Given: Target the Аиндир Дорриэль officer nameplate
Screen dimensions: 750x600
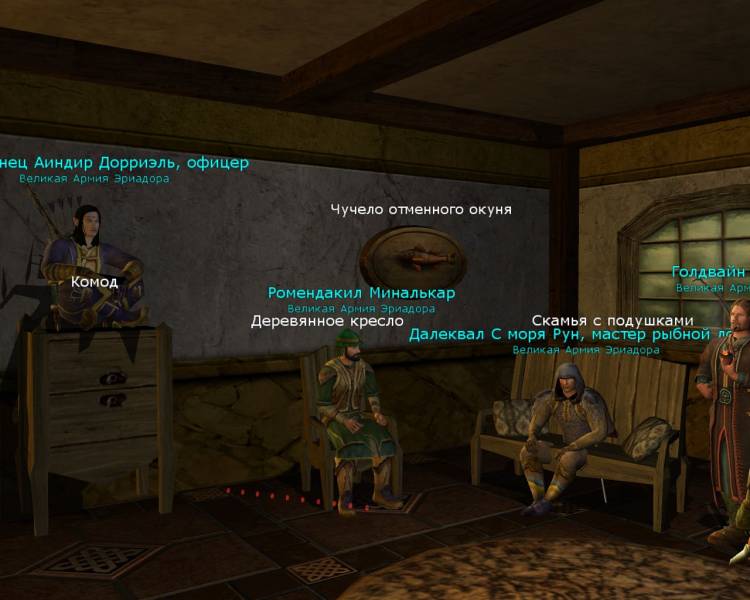Looking at the screenshot, I should coord(124,163).
